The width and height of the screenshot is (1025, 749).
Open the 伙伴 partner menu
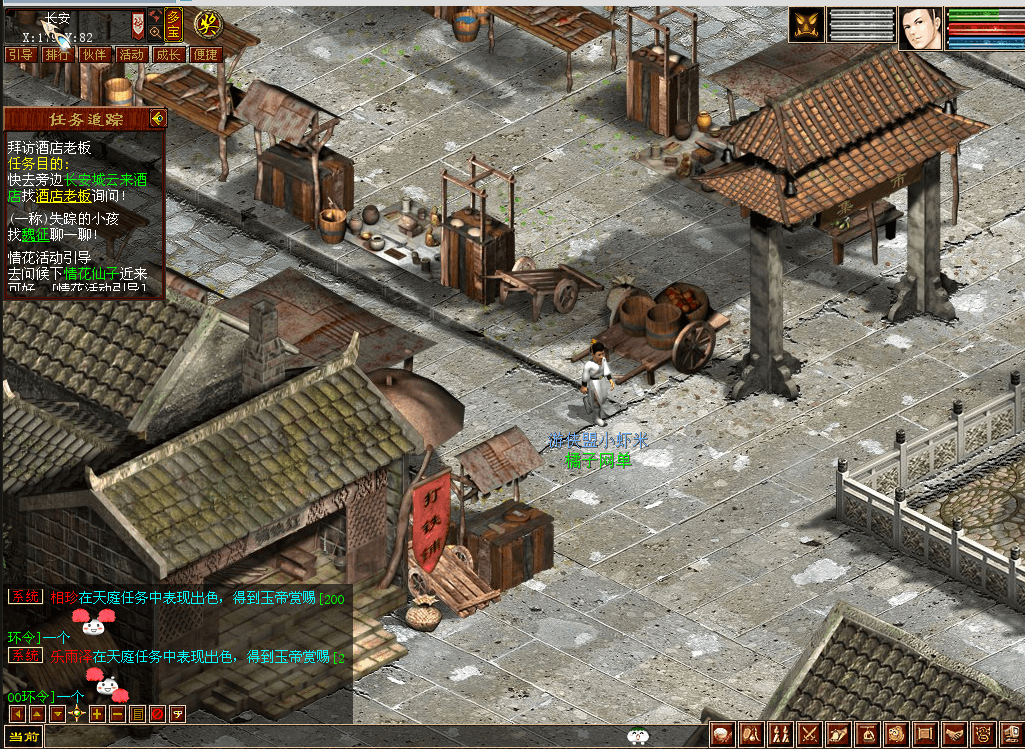point(95,55)
